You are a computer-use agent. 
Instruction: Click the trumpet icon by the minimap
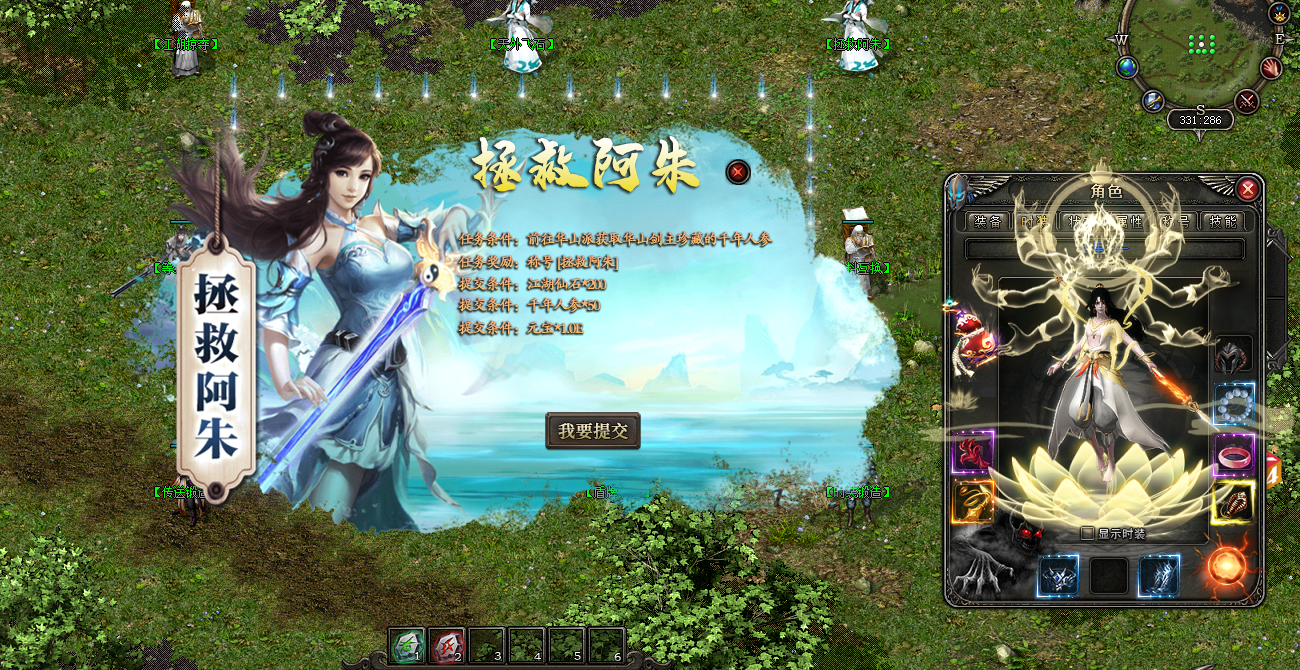1154,101
